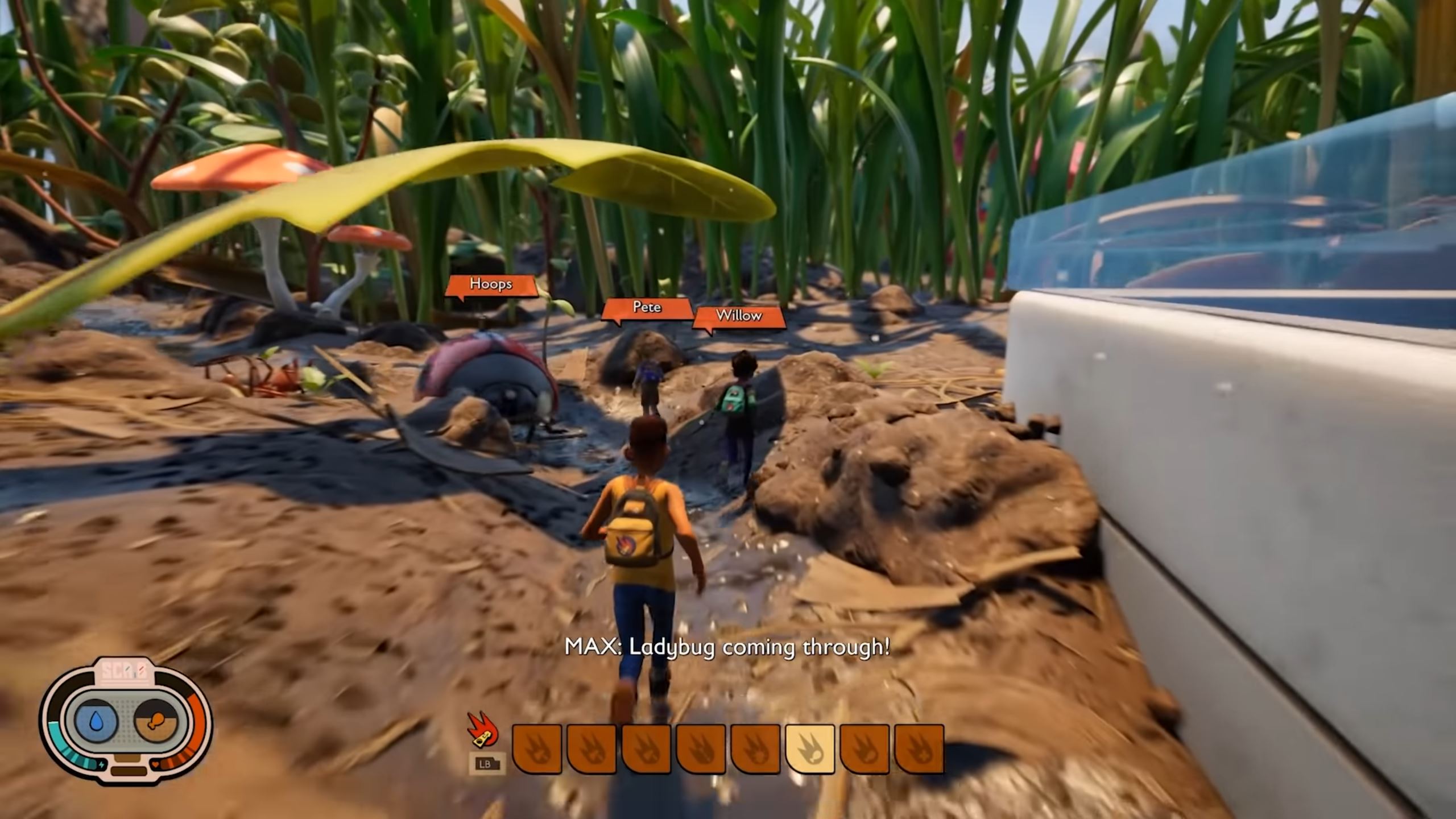Select the fourth flame icon in the hotbar
Screen dimensions: 1456x819
tap(700, 751)
